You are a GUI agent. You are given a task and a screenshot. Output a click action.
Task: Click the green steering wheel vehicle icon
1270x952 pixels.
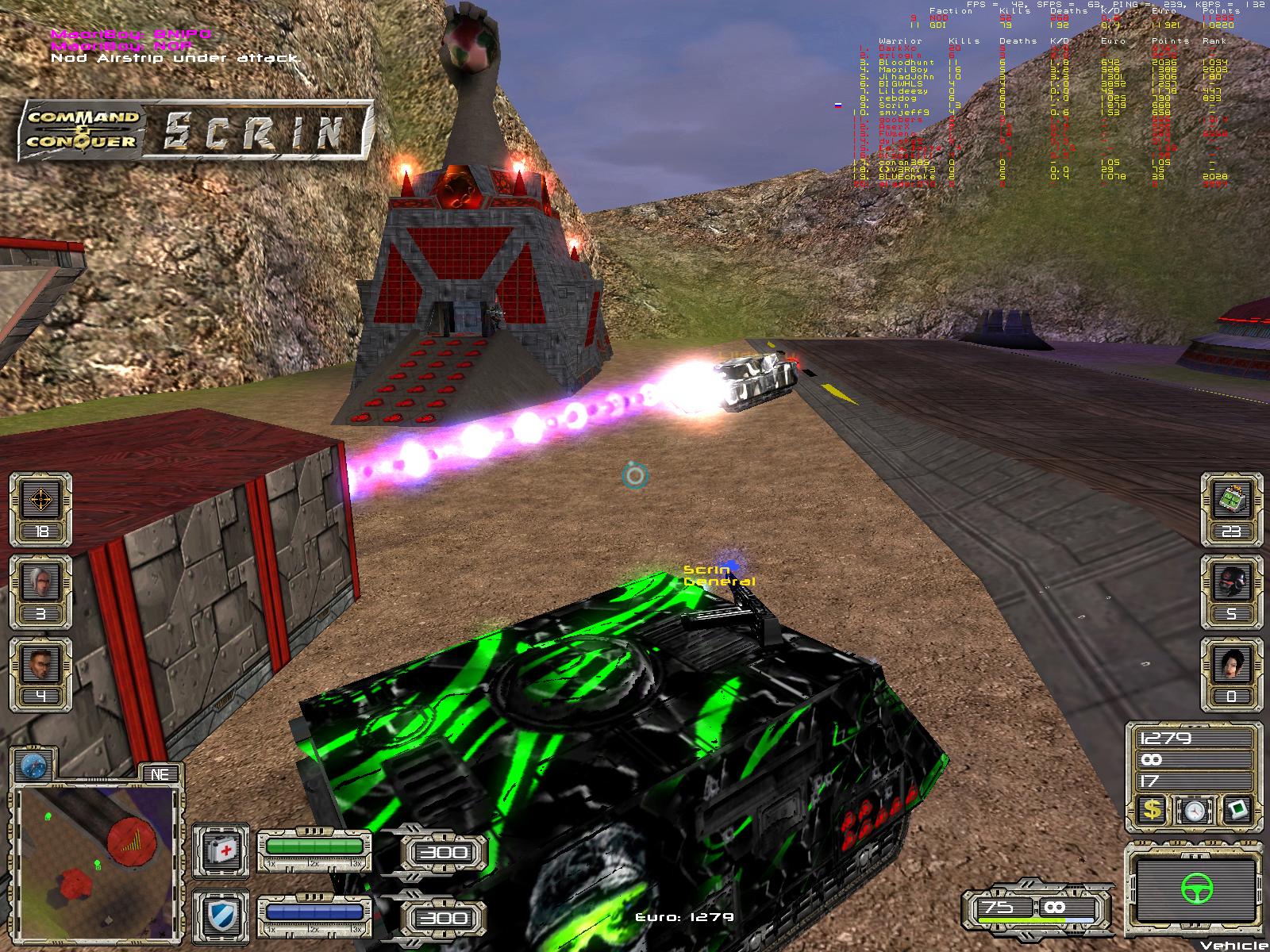[x=1193, y=890]
